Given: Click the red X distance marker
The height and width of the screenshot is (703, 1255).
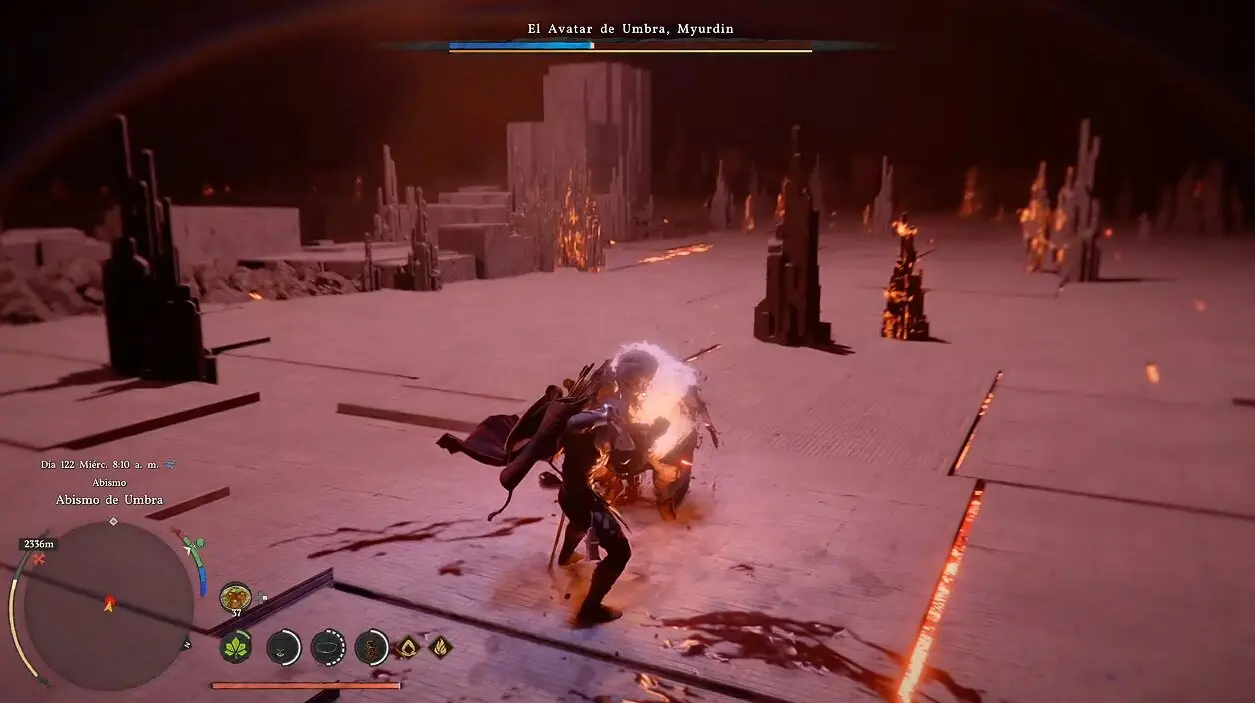Looking at the screenshot, I should [39, 561].
